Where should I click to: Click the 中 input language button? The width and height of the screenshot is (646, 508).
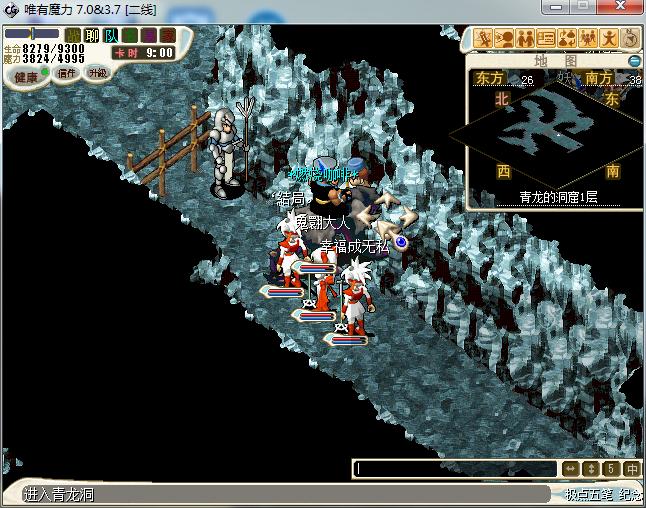(x=632, y=469)
